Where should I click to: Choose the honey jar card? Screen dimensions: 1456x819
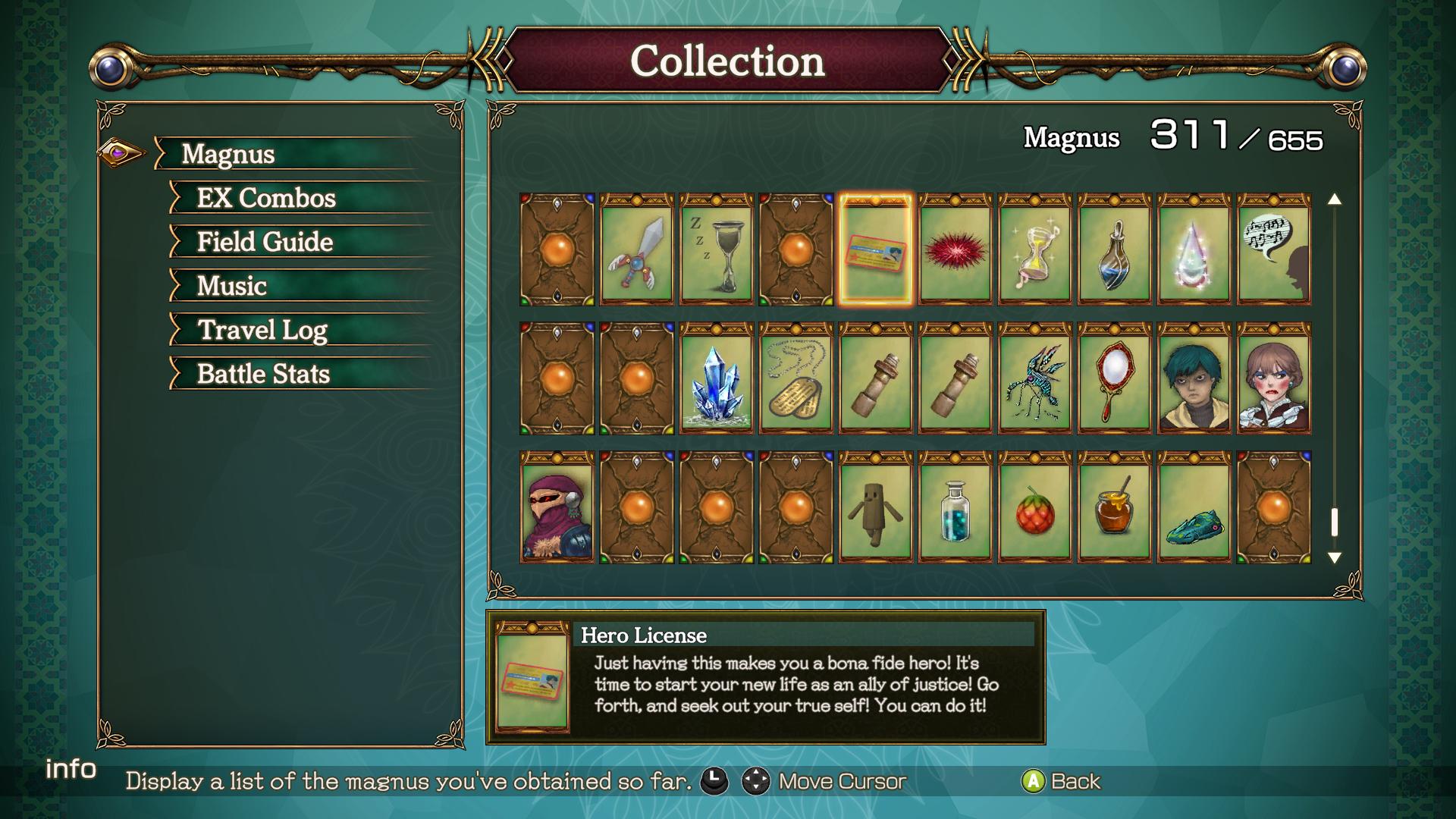[1114, 507]
